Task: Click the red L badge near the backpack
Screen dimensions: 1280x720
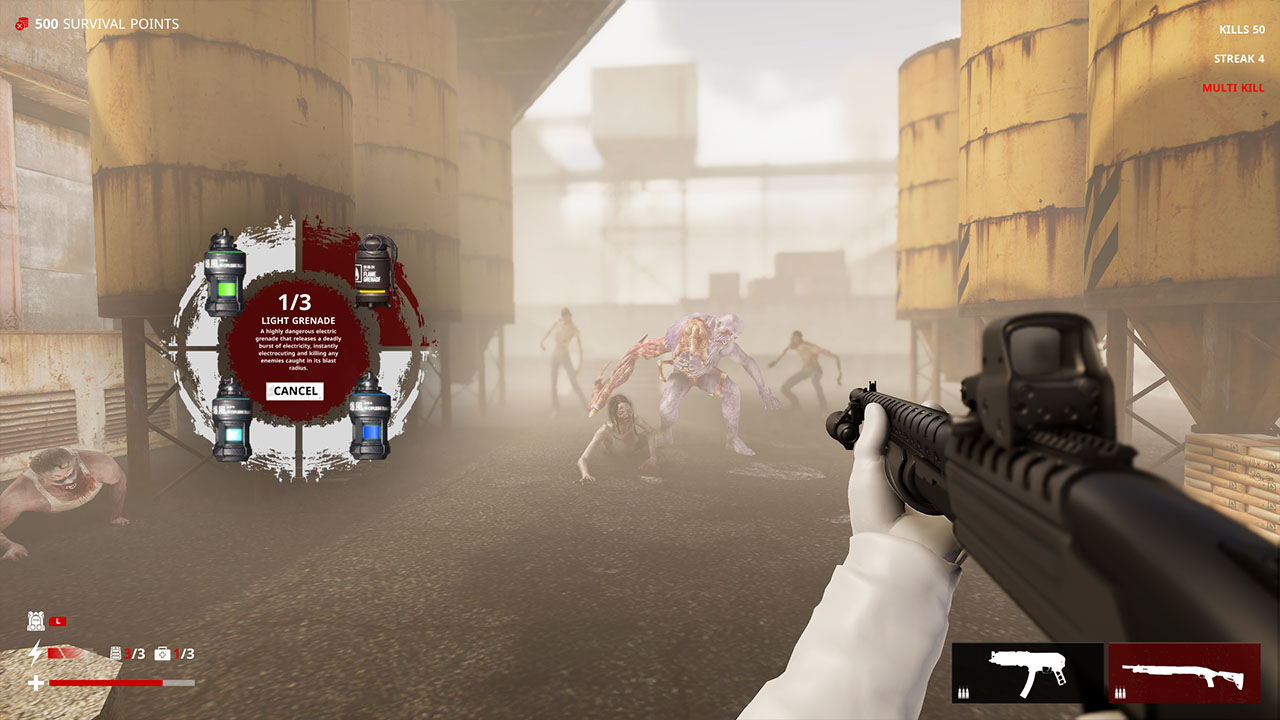Action: [60, 620]
